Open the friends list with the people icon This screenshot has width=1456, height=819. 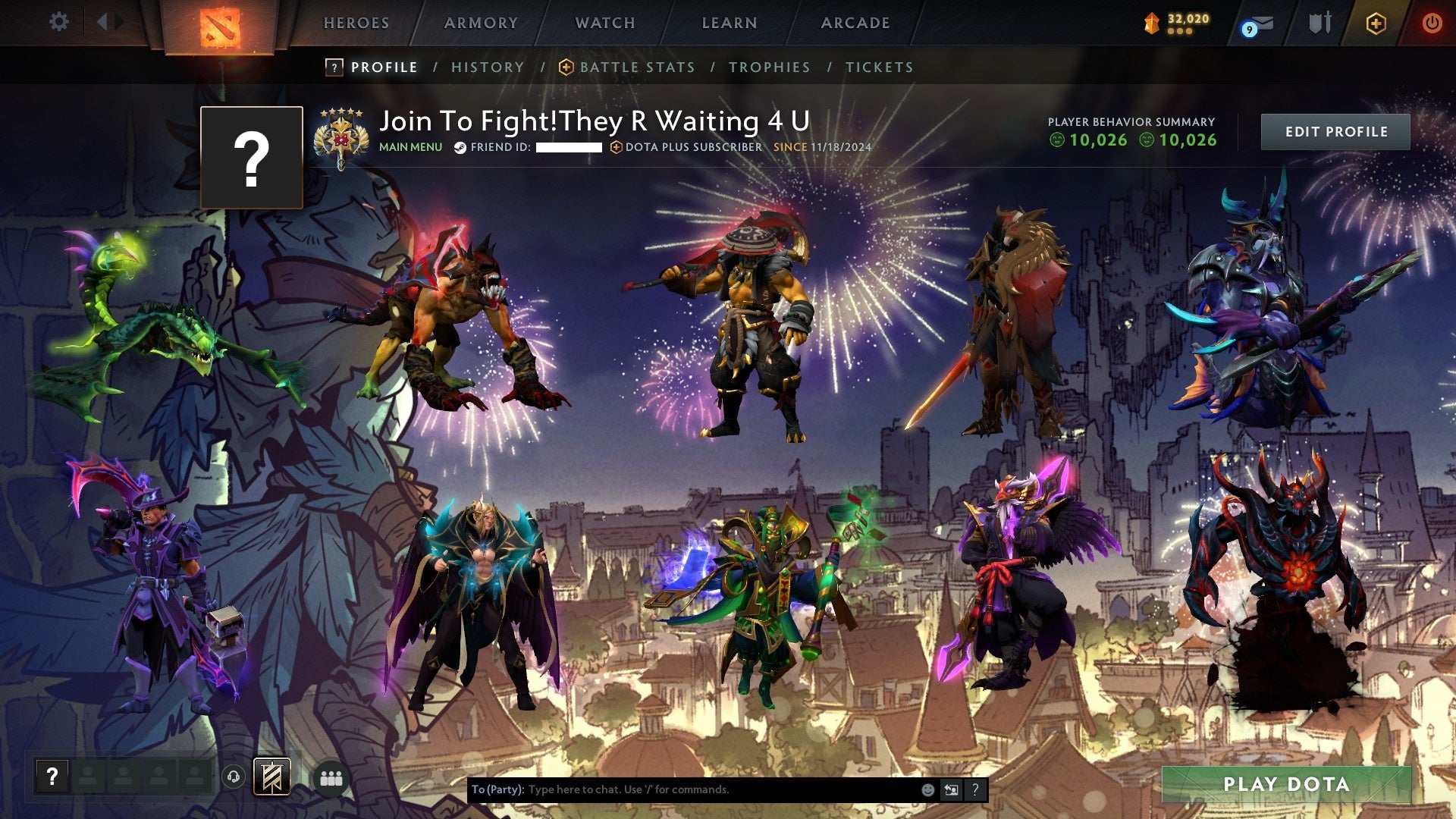point(331,777)
